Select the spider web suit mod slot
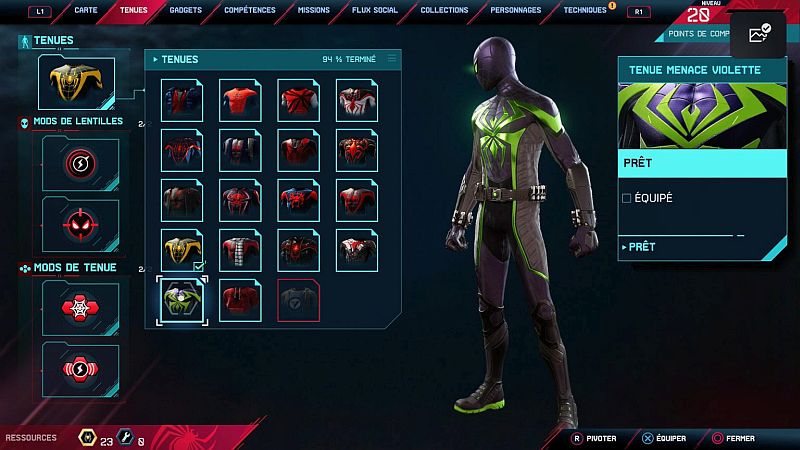Screen dimensions: 800x450 coord(81,307)
